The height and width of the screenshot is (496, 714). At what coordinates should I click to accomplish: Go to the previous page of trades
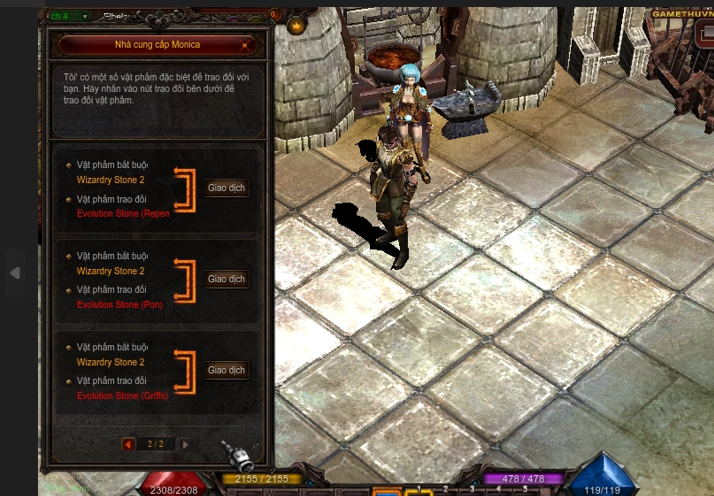(128, 444)
